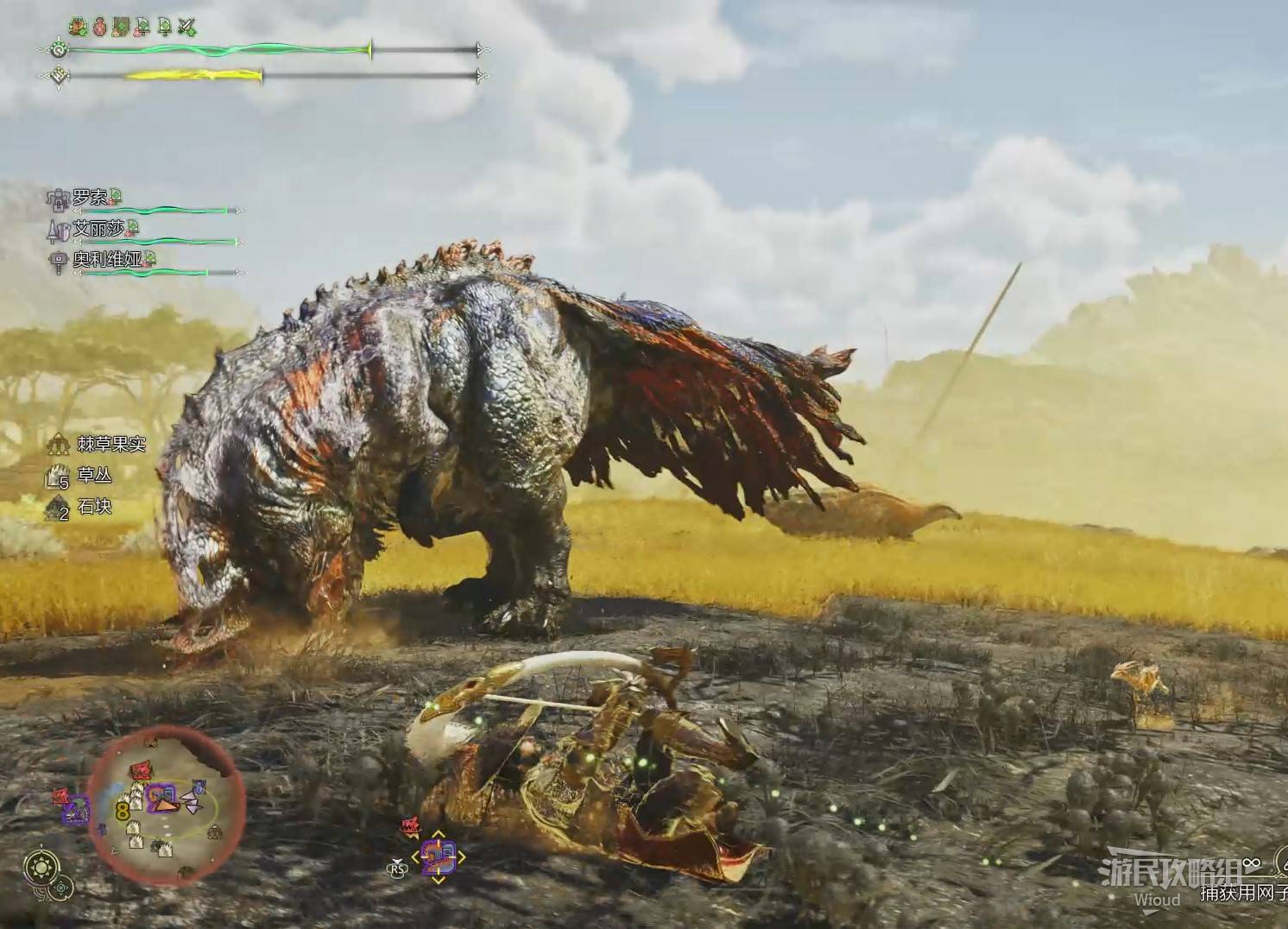Click the red potion status icon
Viewport: 1288px width, 929px height.
click(x=100, y=28)
